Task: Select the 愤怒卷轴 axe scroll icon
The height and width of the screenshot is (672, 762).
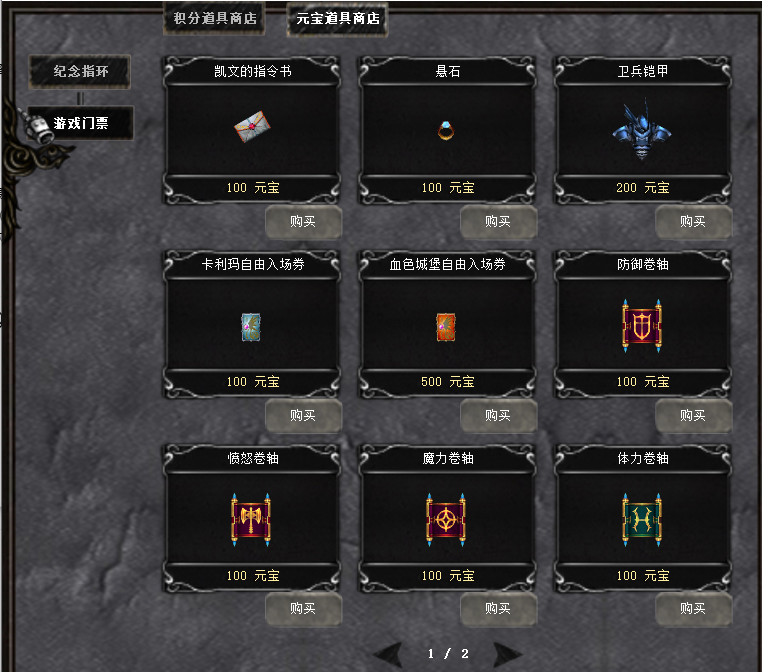Action: pyautogui.click(x=250, y=518)
